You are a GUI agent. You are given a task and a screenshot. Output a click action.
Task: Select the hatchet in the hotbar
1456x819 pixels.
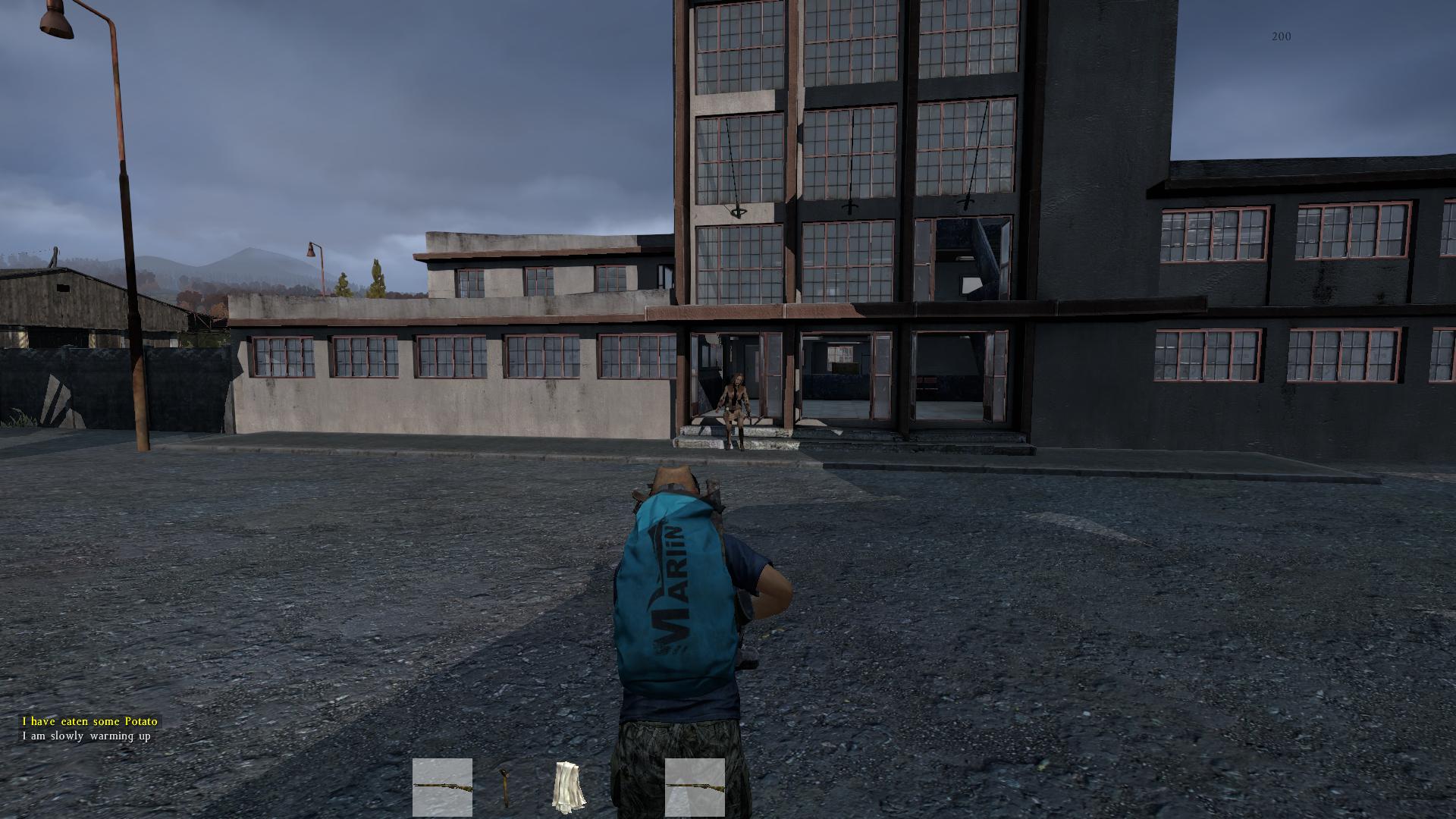[x=504, y=789]
